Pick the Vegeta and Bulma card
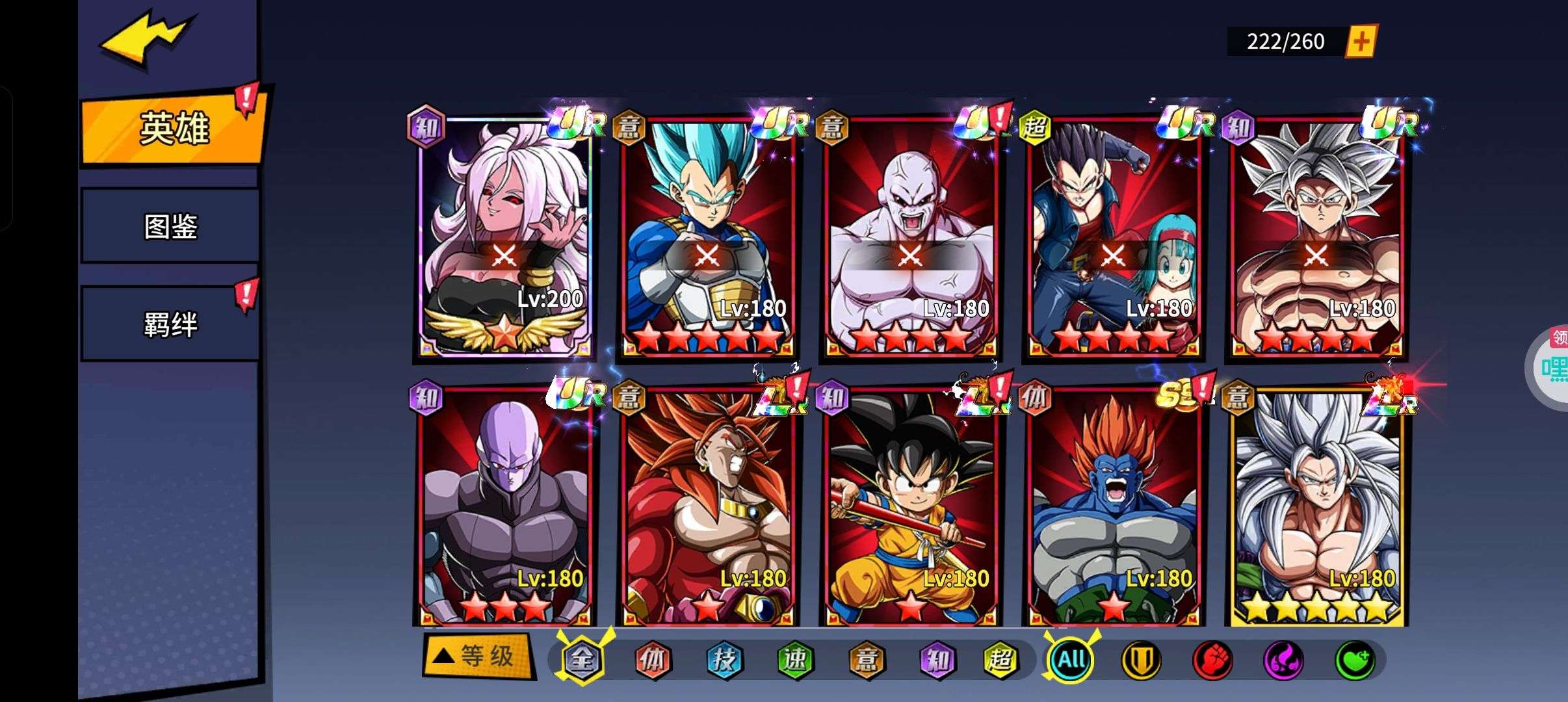Viewport: 1568px width, 702px height. (1113, 237)
